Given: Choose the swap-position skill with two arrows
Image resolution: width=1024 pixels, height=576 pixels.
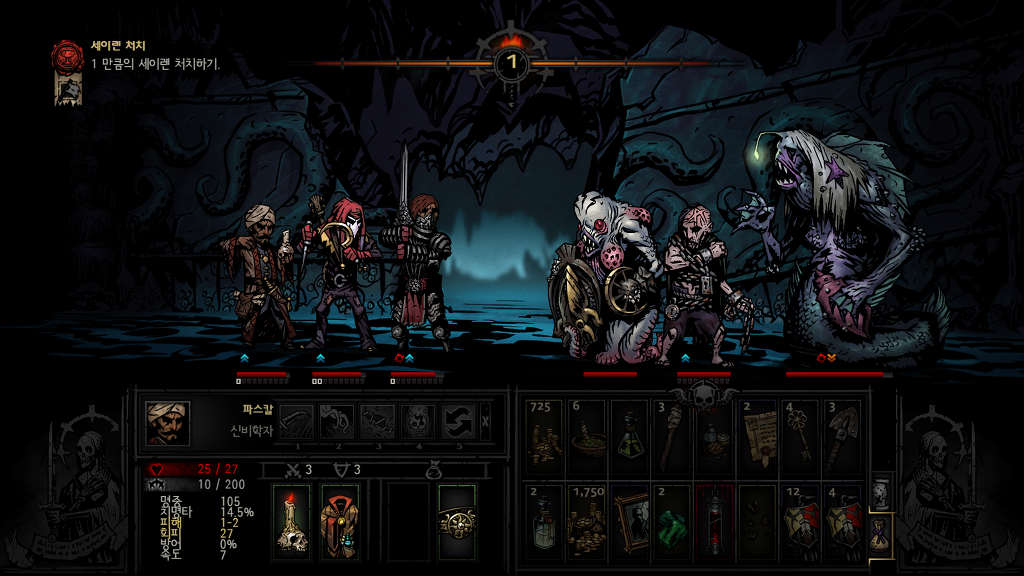Looking at the screenshot, I should (457, 421).
